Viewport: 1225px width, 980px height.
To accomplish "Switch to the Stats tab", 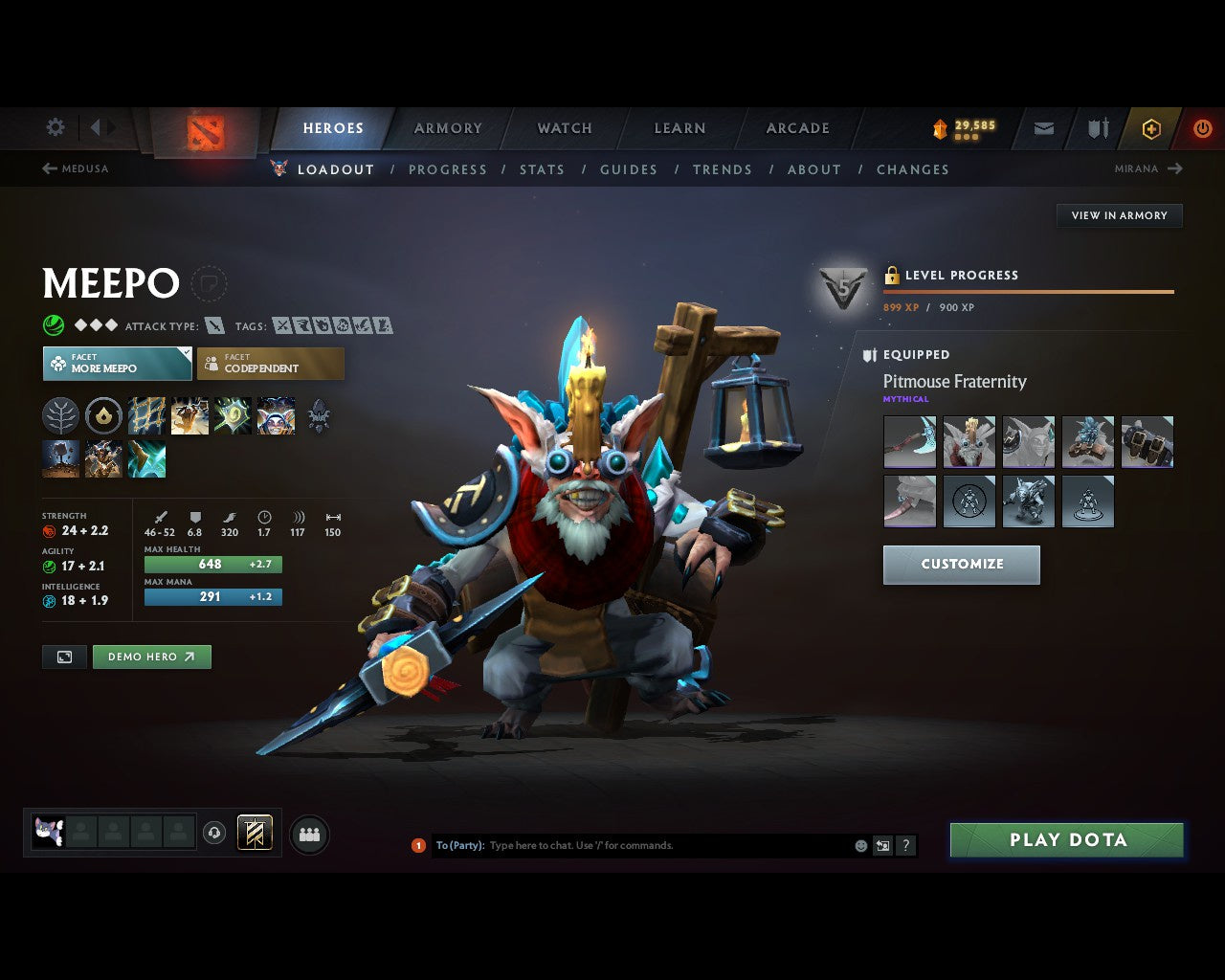I will pyautogui.click(x=542, y=169).
